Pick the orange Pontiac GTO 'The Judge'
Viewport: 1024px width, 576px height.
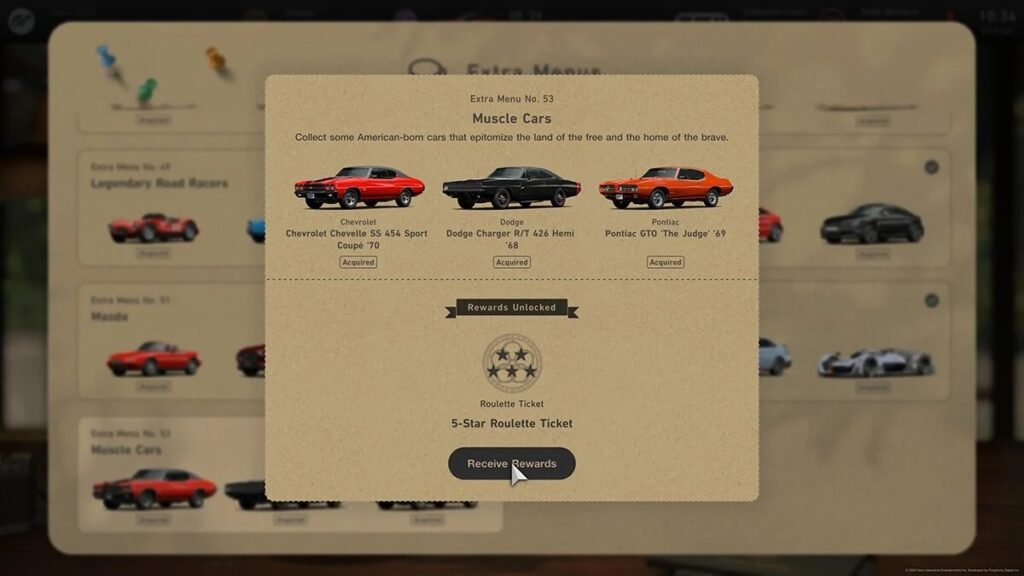pyautogui.click(x=665, y=187)
